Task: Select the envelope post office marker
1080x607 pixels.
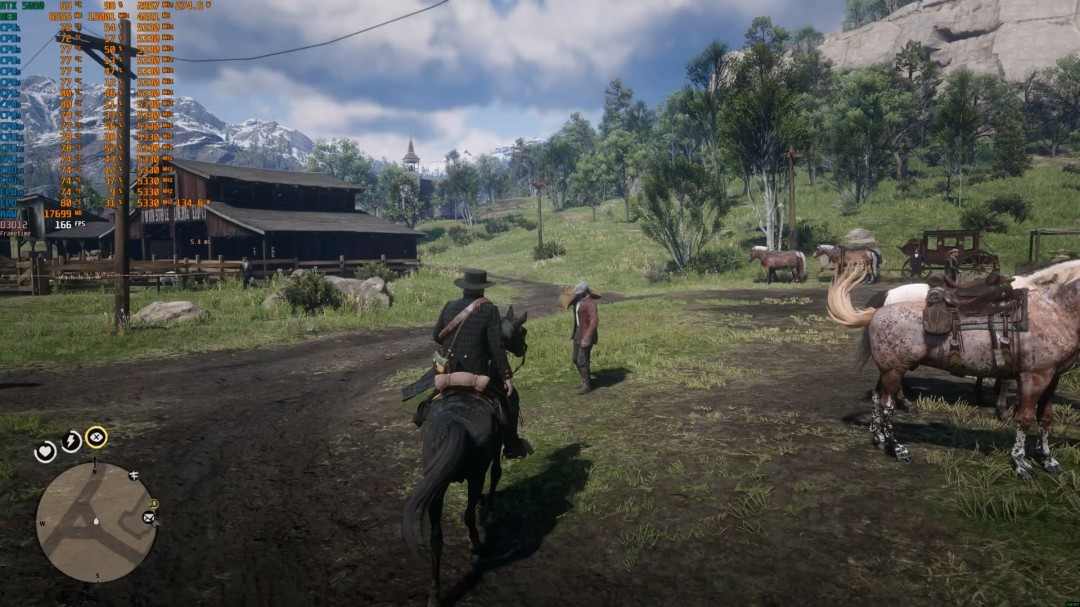Action: (x=149, y=518)
